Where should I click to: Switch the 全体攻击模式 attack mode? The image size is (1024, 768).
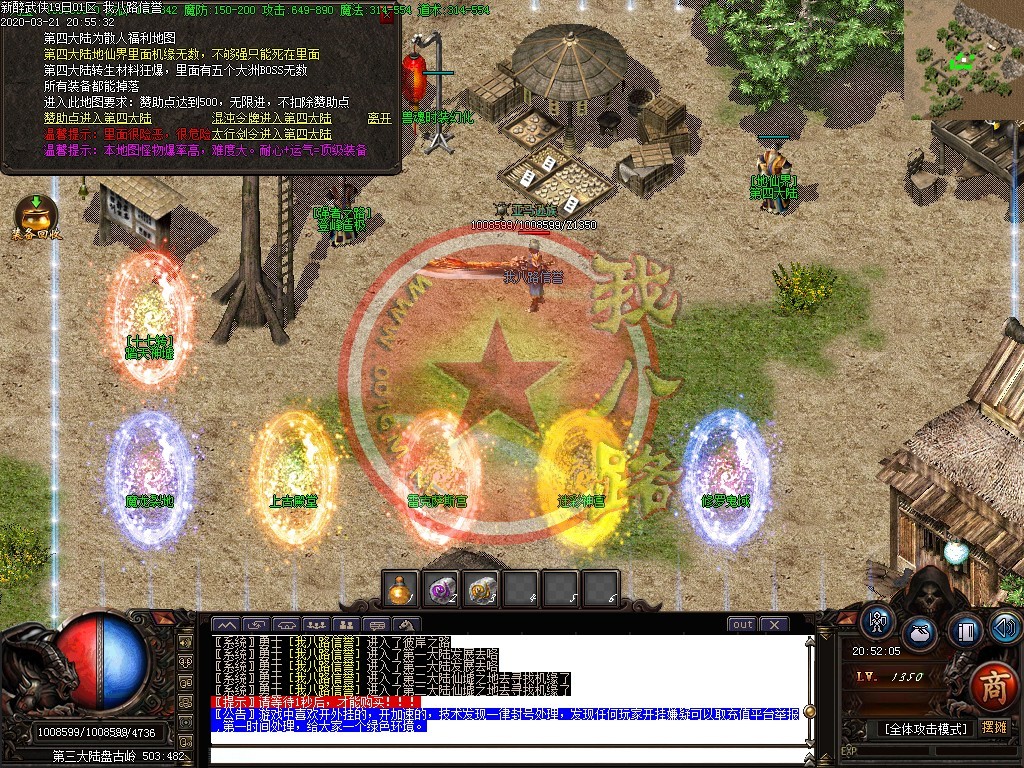[921, 728]
